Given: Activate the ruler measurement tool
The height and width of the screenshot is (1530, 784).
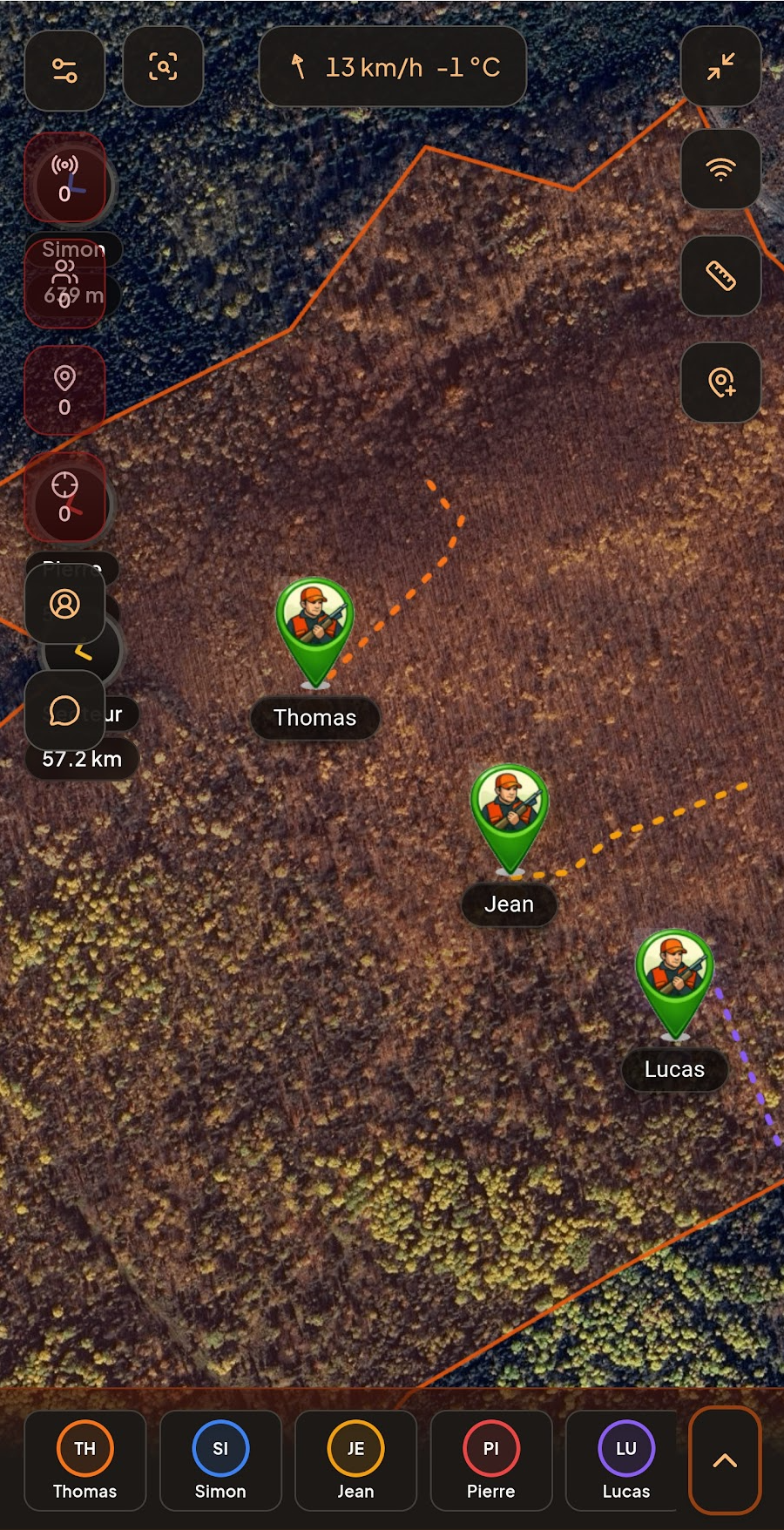Looking at the screenshot, I should coord(720,275).
